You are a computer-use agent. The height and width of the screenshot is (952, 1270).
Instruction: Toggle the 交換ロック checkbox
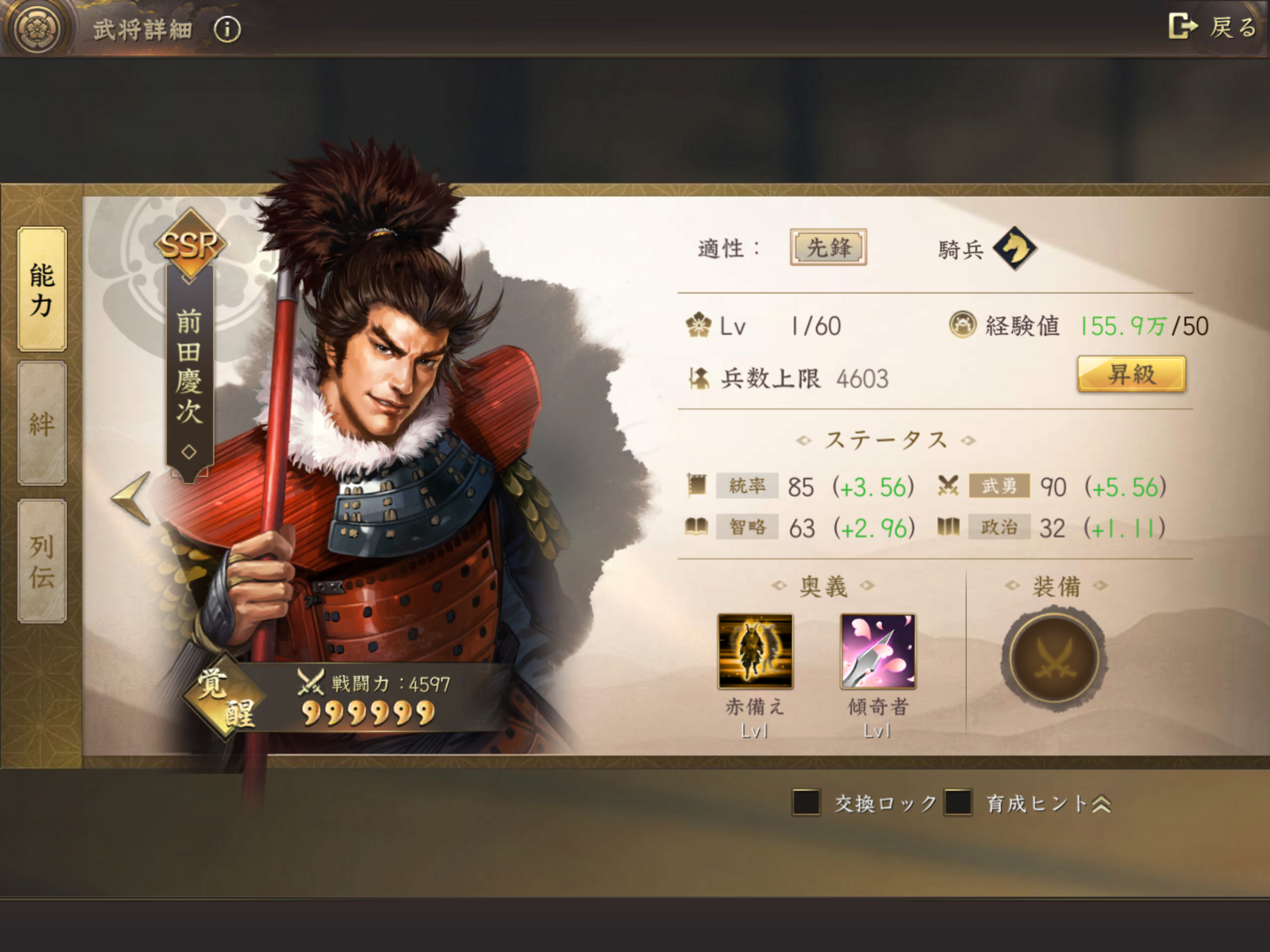tap(806, 803)
